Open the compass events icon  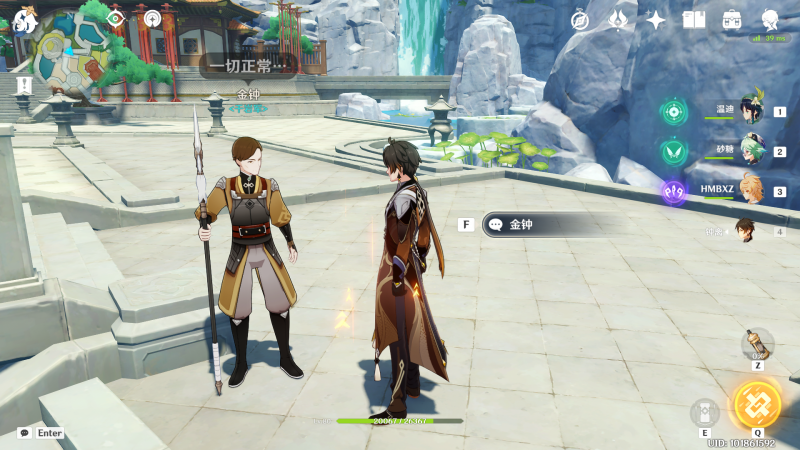(580, 20)
